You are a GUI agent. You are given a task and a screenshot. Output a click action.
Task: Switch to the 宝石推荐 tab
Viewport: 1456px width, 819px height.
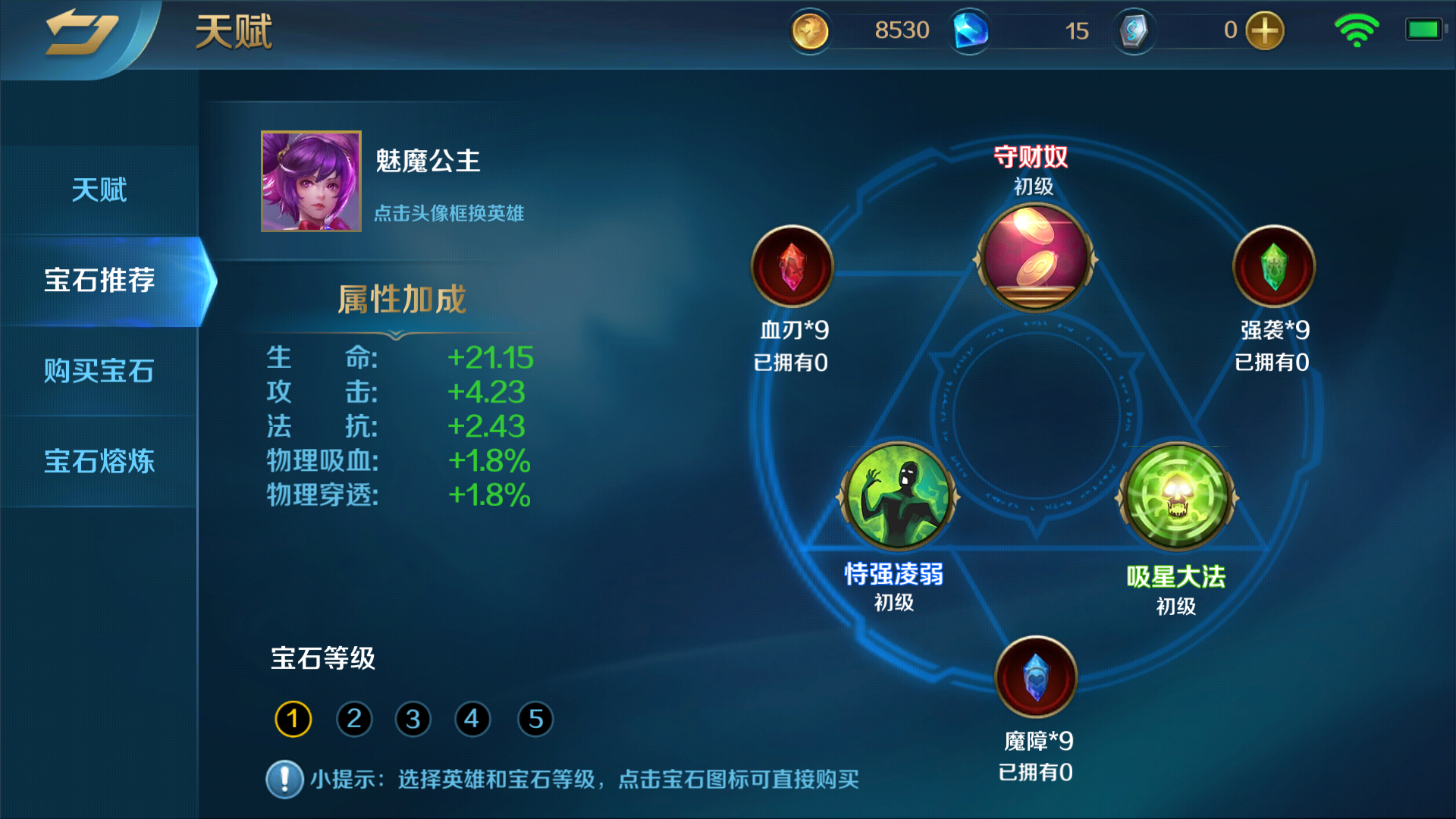pyautogui.click(x=99, y=281)
